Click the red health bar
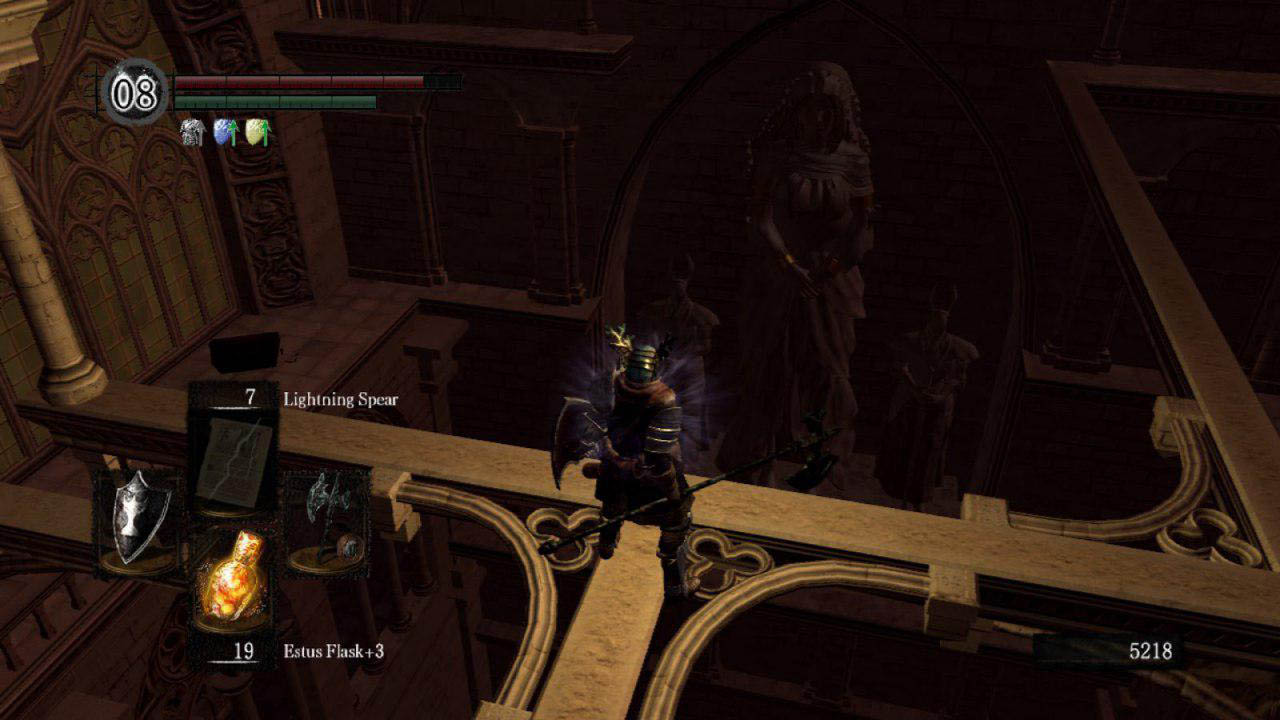 pos(300,84)
